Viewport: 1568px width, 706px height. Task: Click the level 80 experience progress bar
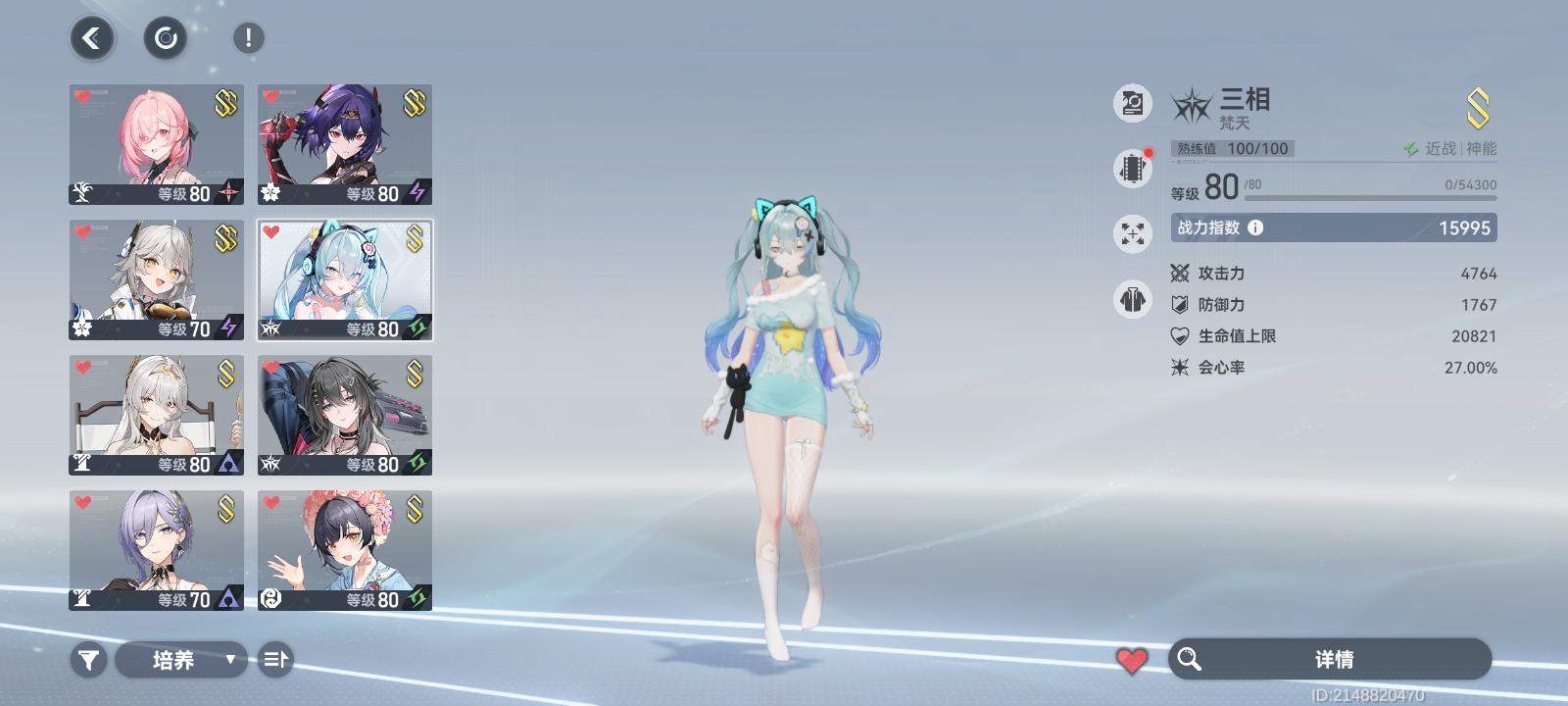click(x=1367, y=196)
